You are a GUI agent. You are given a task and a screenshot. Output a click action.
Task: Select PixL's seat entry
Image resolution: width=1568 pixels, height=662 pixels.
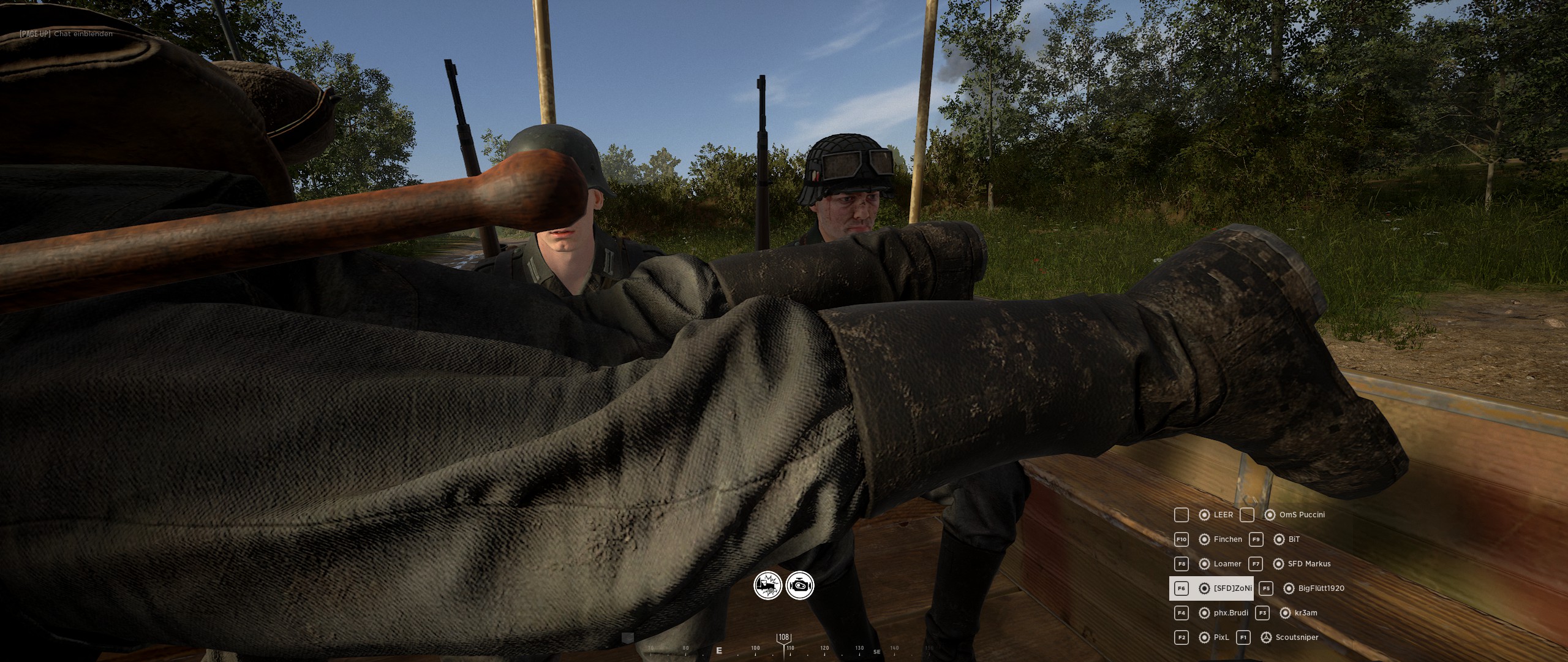point(1214,637)
